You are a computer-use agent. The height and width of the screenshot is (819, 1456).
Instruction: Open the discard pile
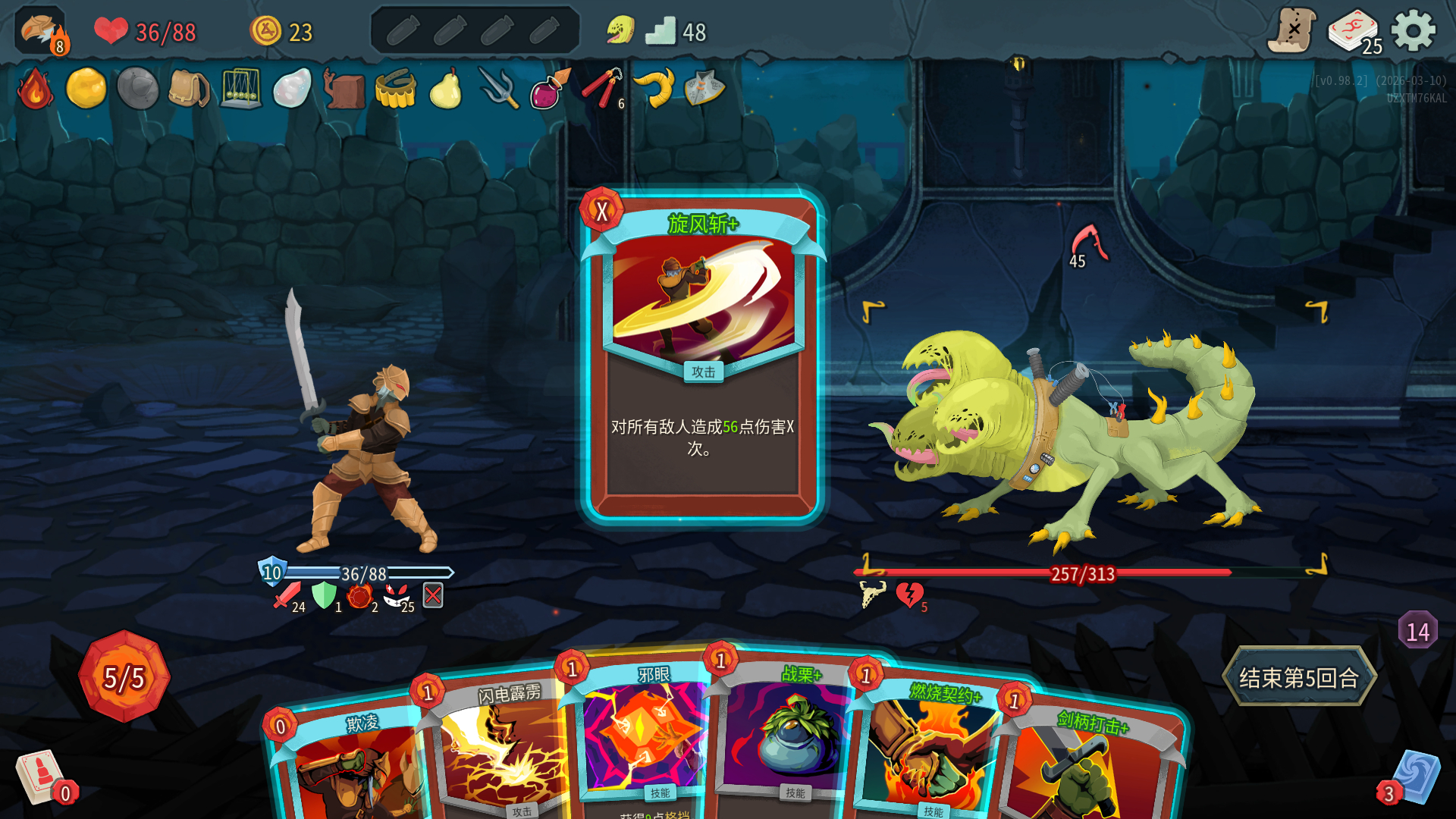click(x=1415, y=777)
